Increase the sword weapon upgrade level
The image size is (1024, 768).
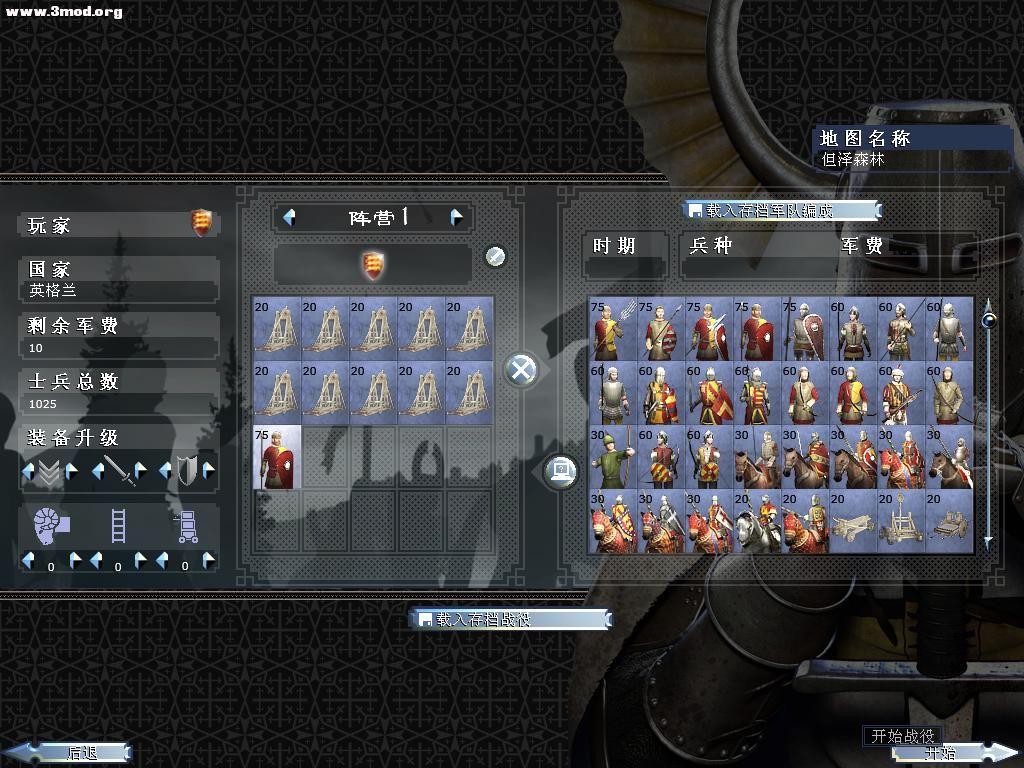click(x=140, y=471)
